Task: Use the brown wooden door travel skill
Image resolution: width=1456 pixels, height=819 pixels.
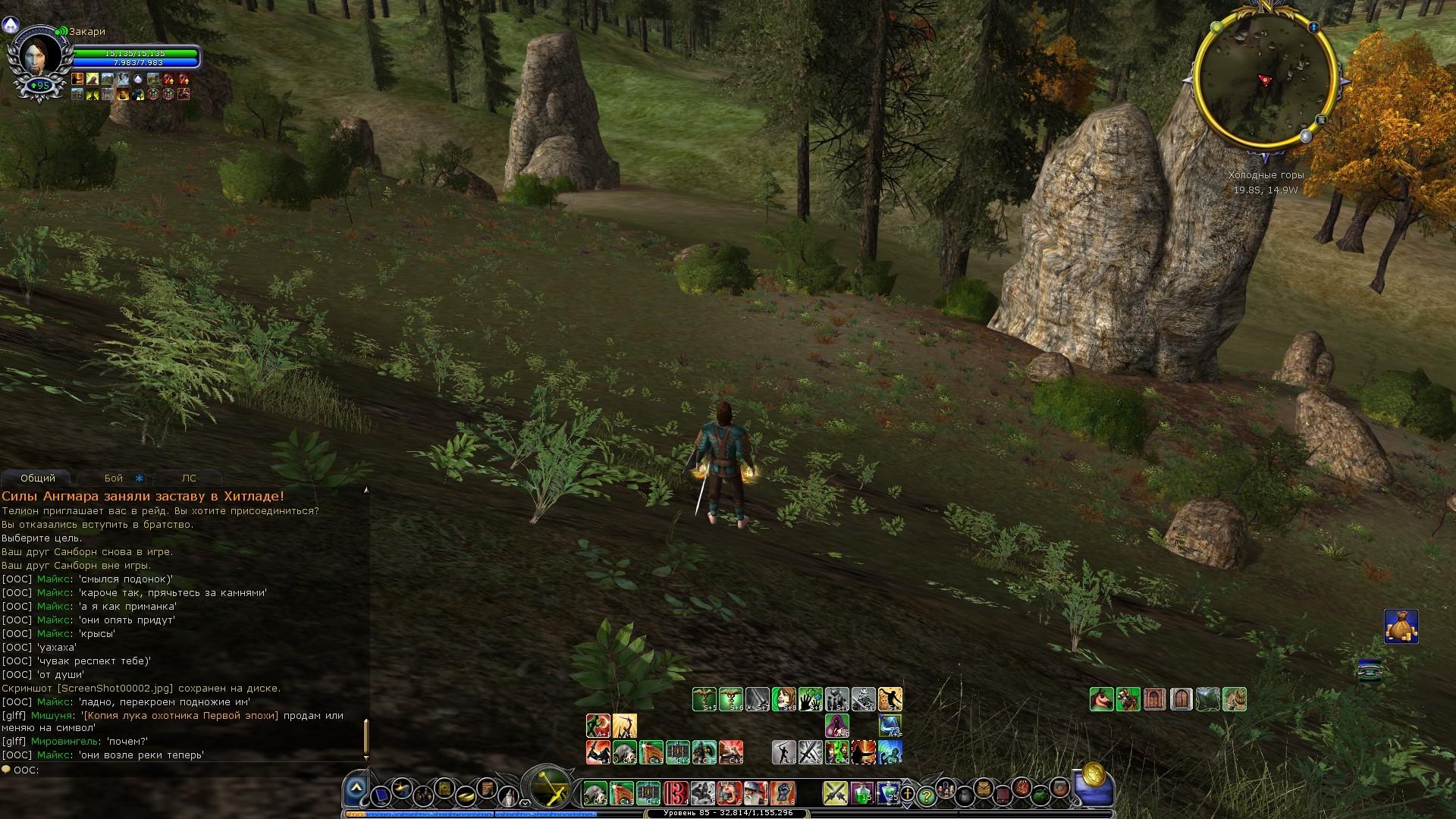Action: coord(1181,699)
